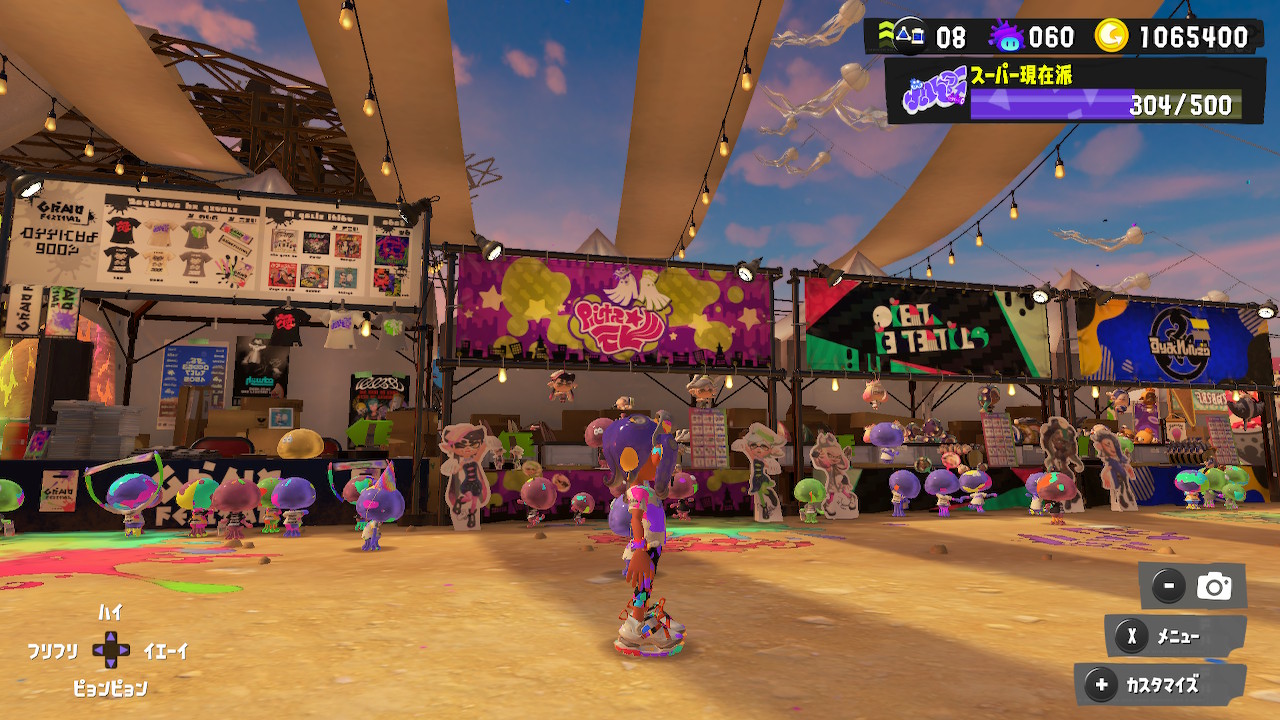The image size is (1280, 720).
Task: Open the カスタマイズ customize button
Action: [x=1160, y=685]
